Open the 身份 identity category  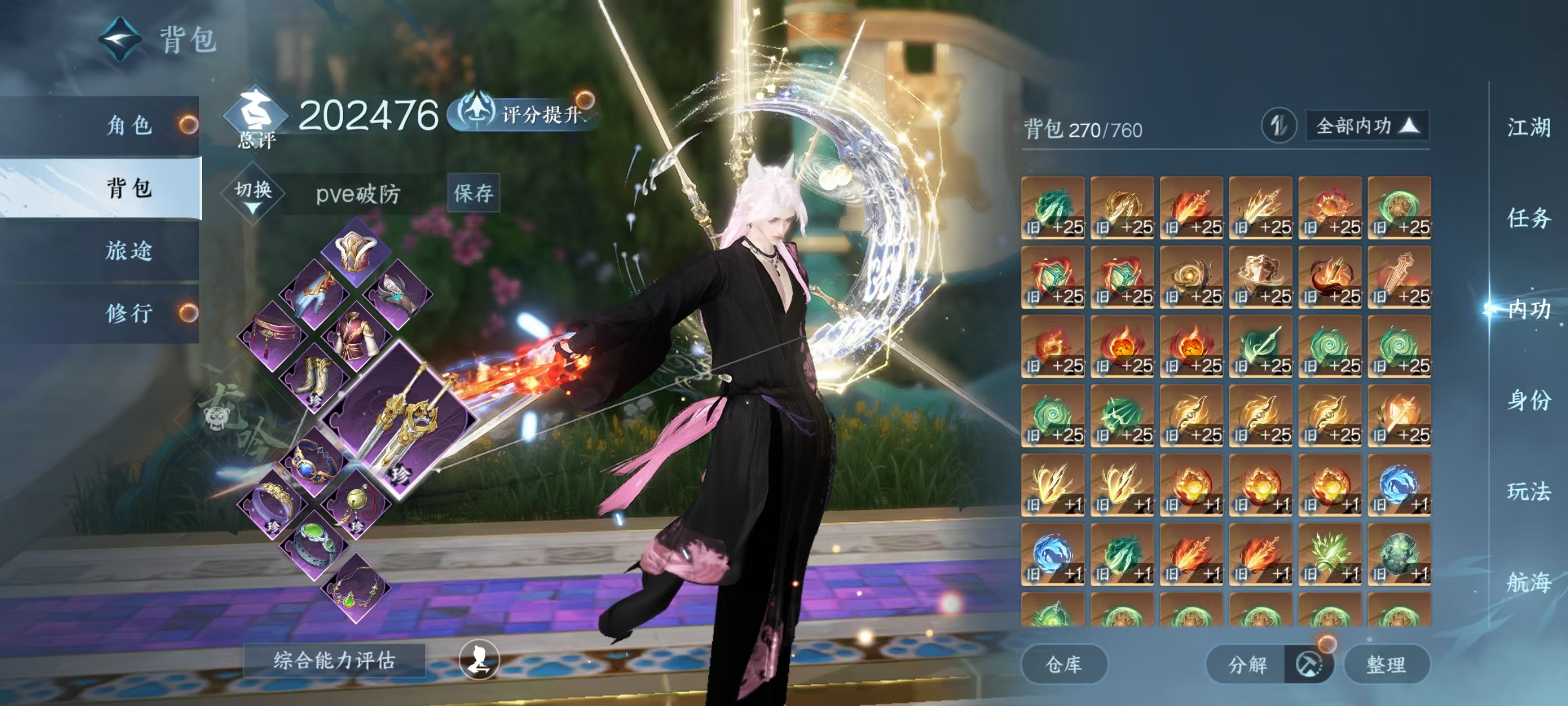tap(1528, 400)
